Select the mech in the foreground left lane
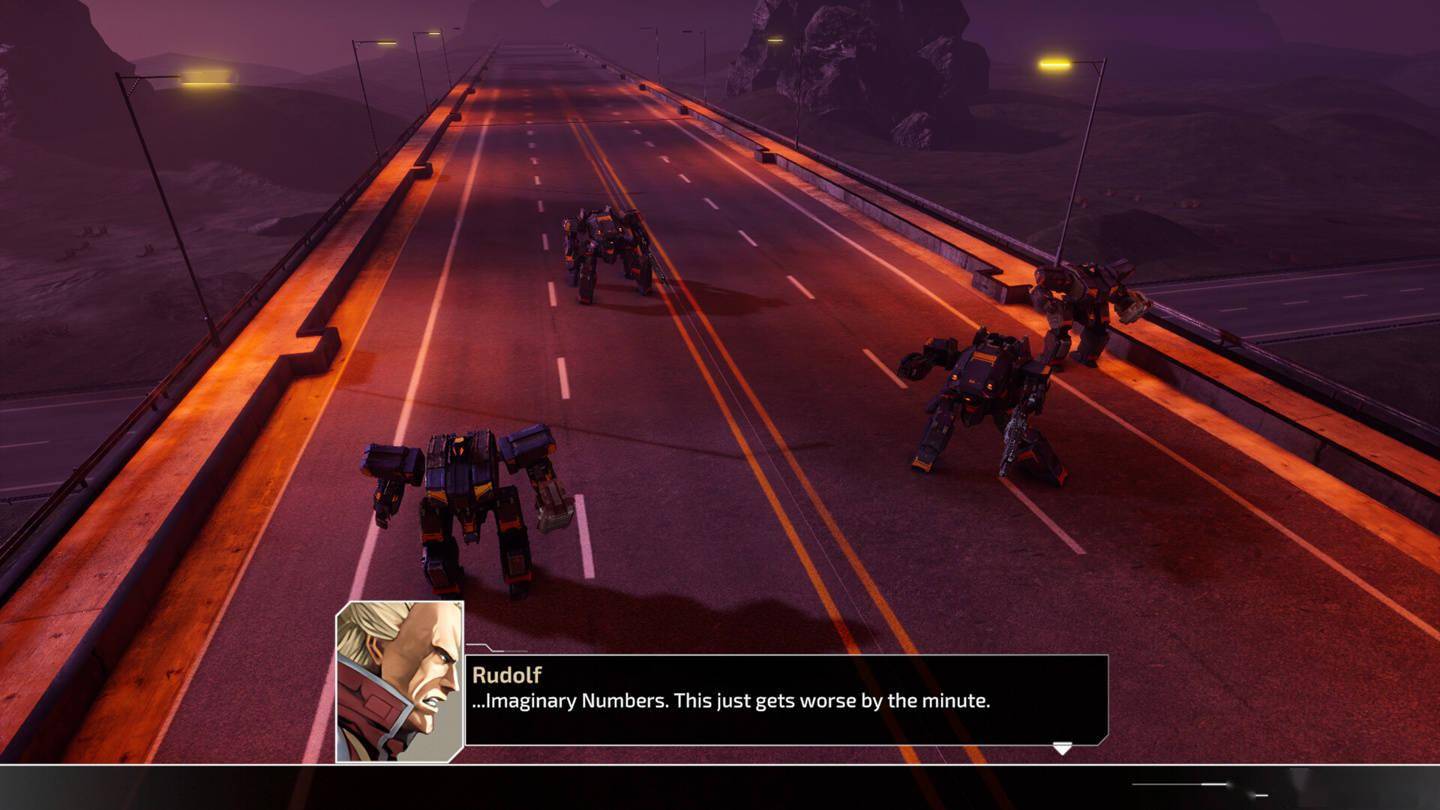Image resolution: width=1440 pixels, height=810 pixels. point(462,500)
